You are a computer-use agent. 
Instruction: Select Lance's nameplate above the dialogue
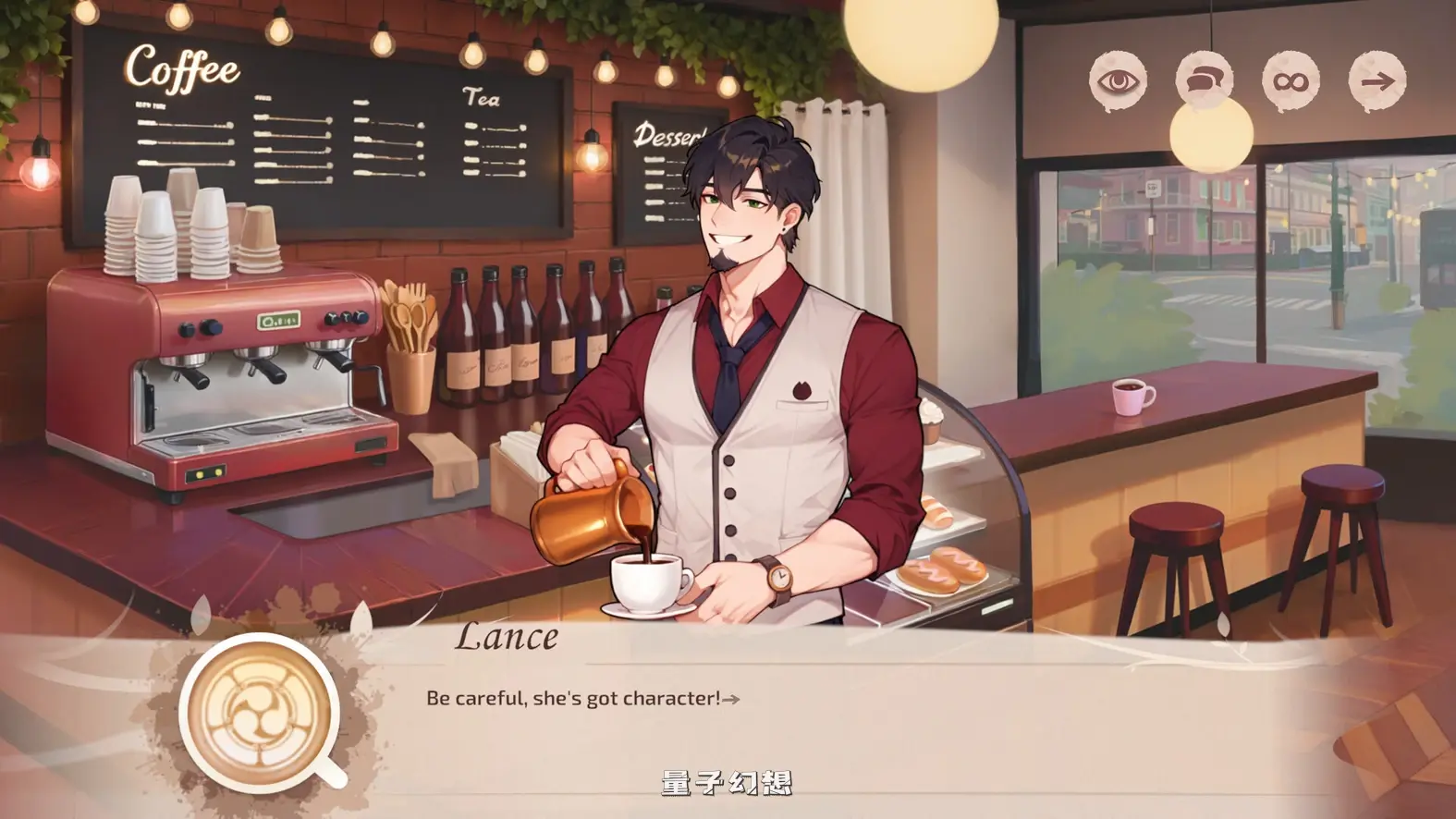508,637
